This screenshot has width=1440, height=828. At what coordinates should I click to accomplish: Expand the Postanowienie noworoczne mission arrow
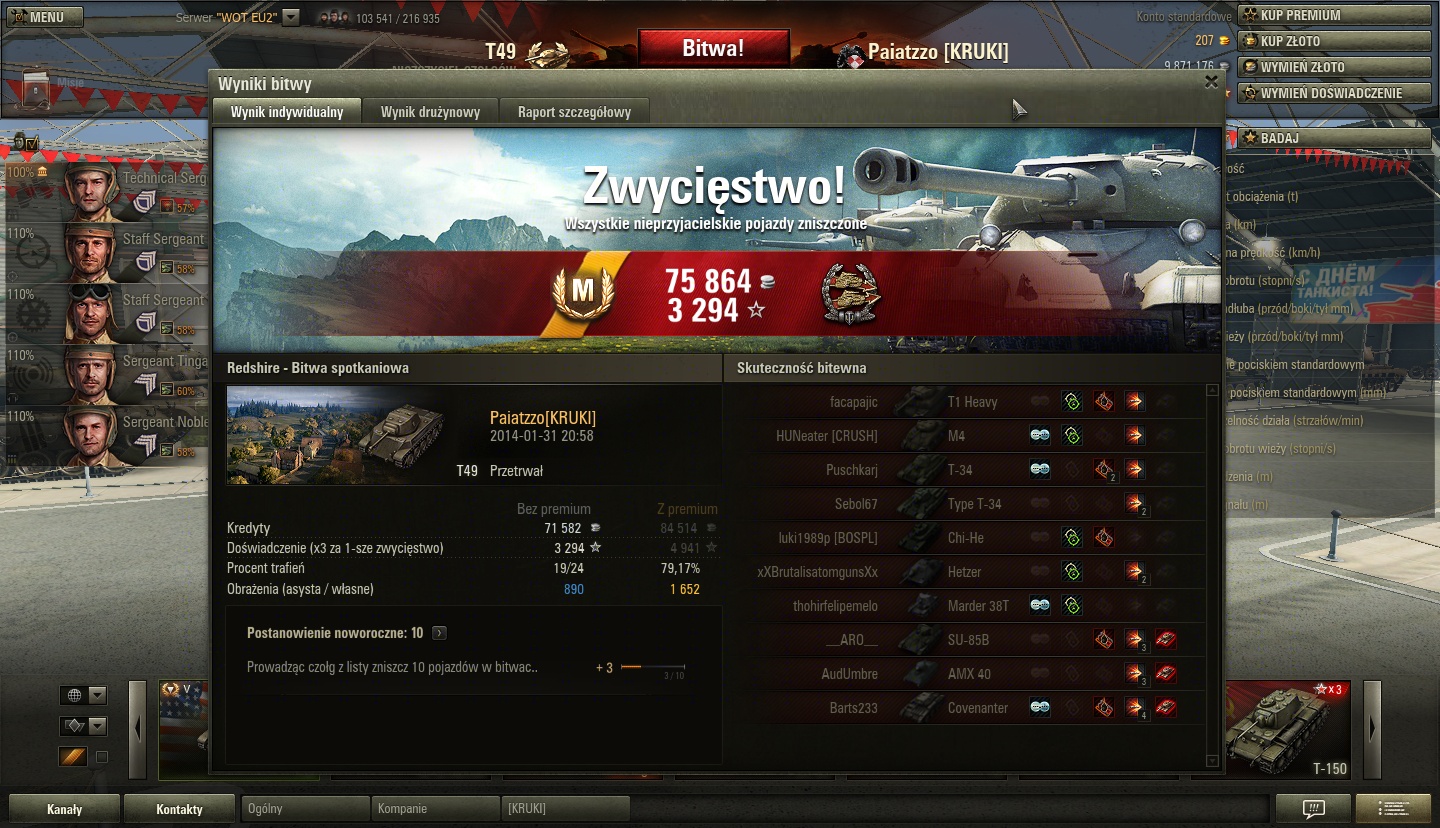[439, 633]
